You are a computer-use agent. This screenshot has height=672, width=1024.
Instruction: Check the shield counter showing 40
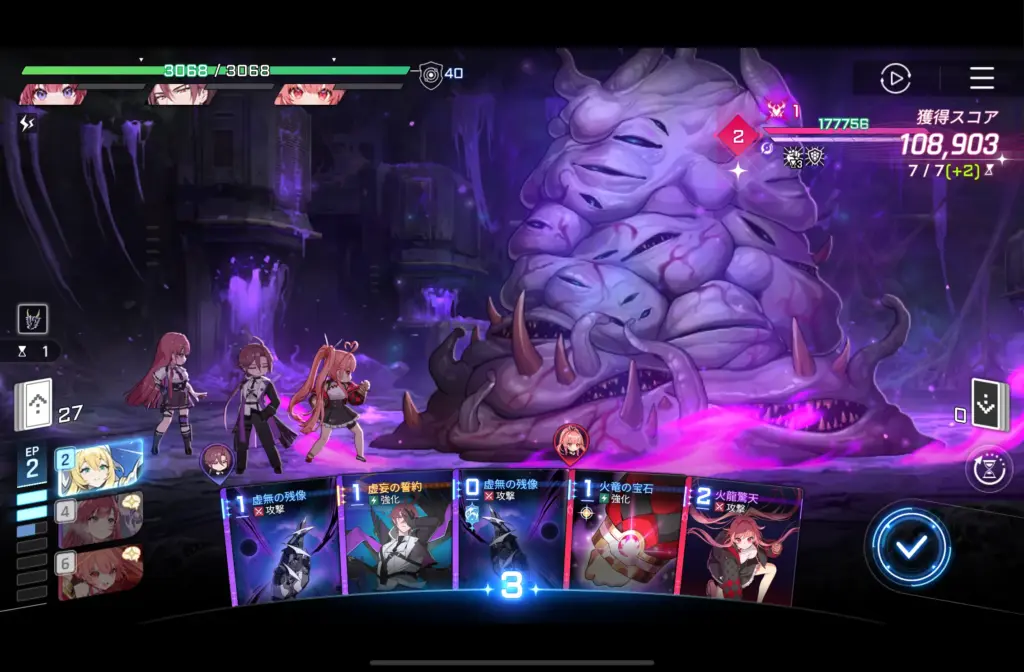(431, 74)
